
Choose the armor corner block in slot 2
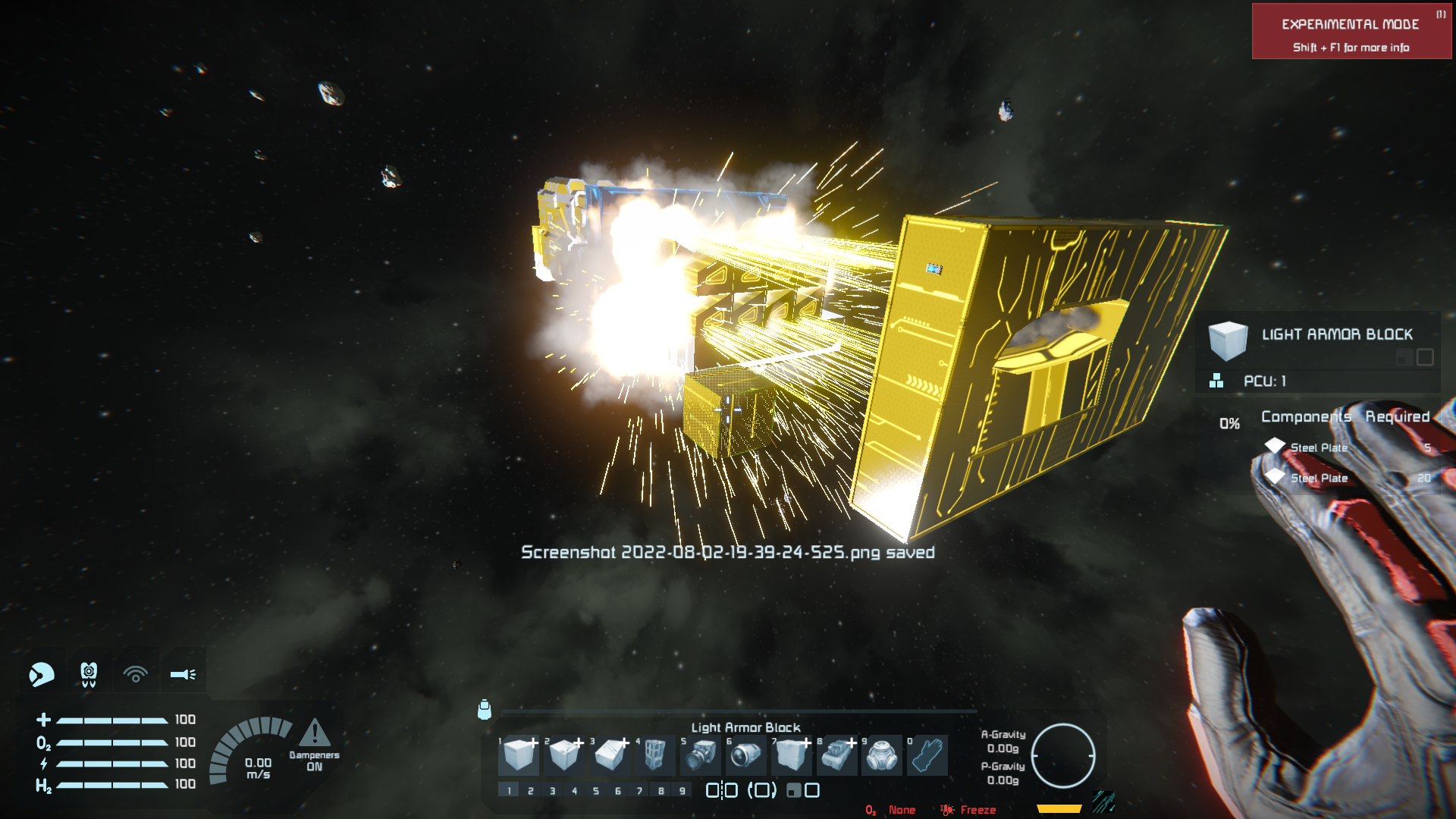click(x=565, y=755)
